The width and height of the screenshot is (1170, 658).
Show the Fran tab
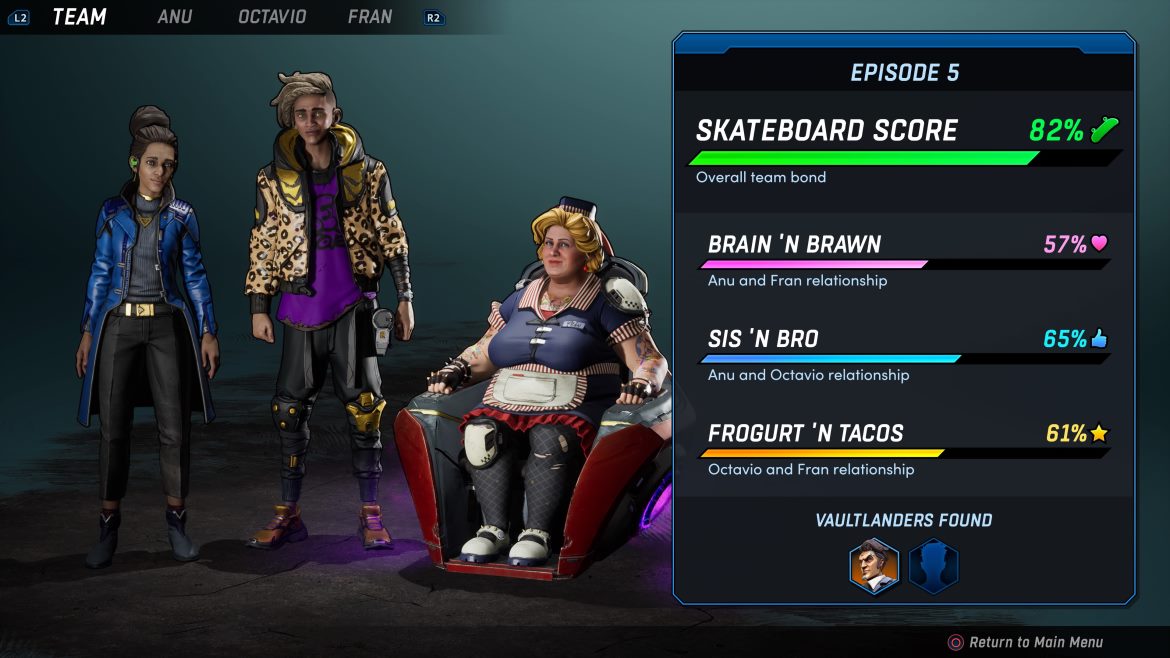[x=370, y=17]
